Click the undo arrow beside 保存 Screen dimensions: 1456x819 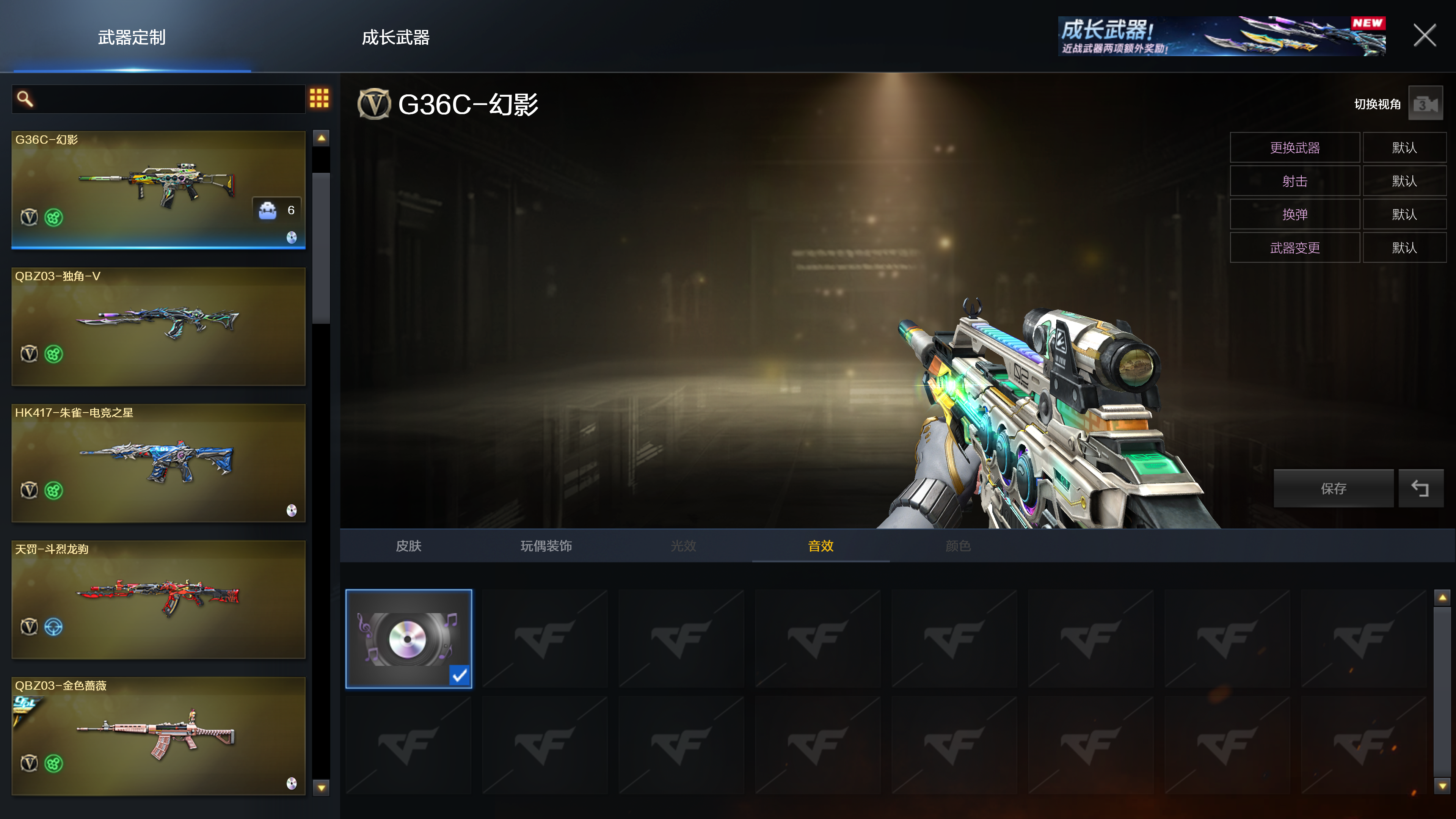[1420, 488]
